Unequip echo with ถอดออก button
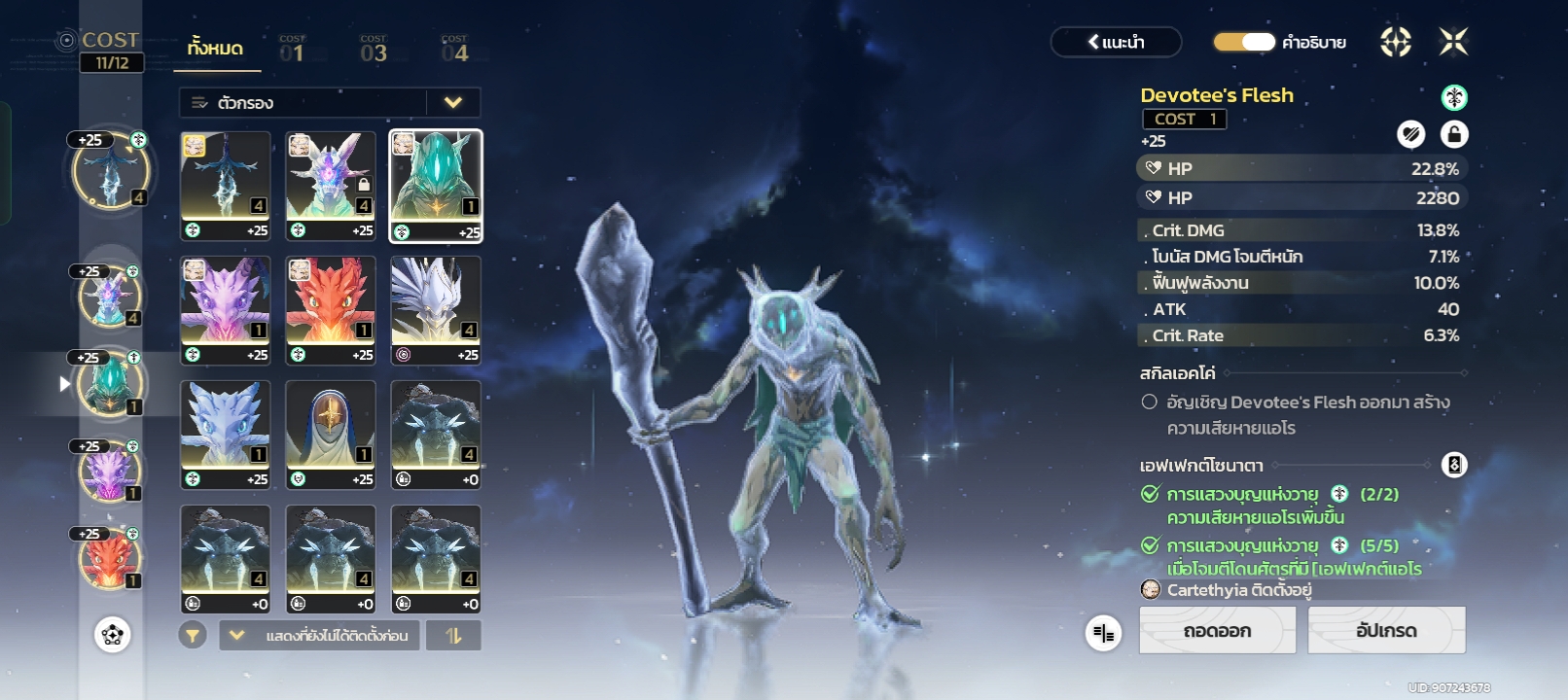The height and width of the screenshot is (700, 1568). 1217,630
